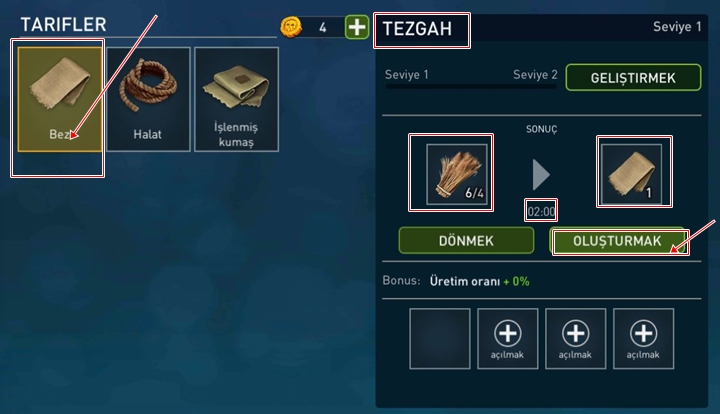Image resolution: width=720 pixels, height=414 pixels.
Task: Add coins with the green plus button
Action: (356, 27)
